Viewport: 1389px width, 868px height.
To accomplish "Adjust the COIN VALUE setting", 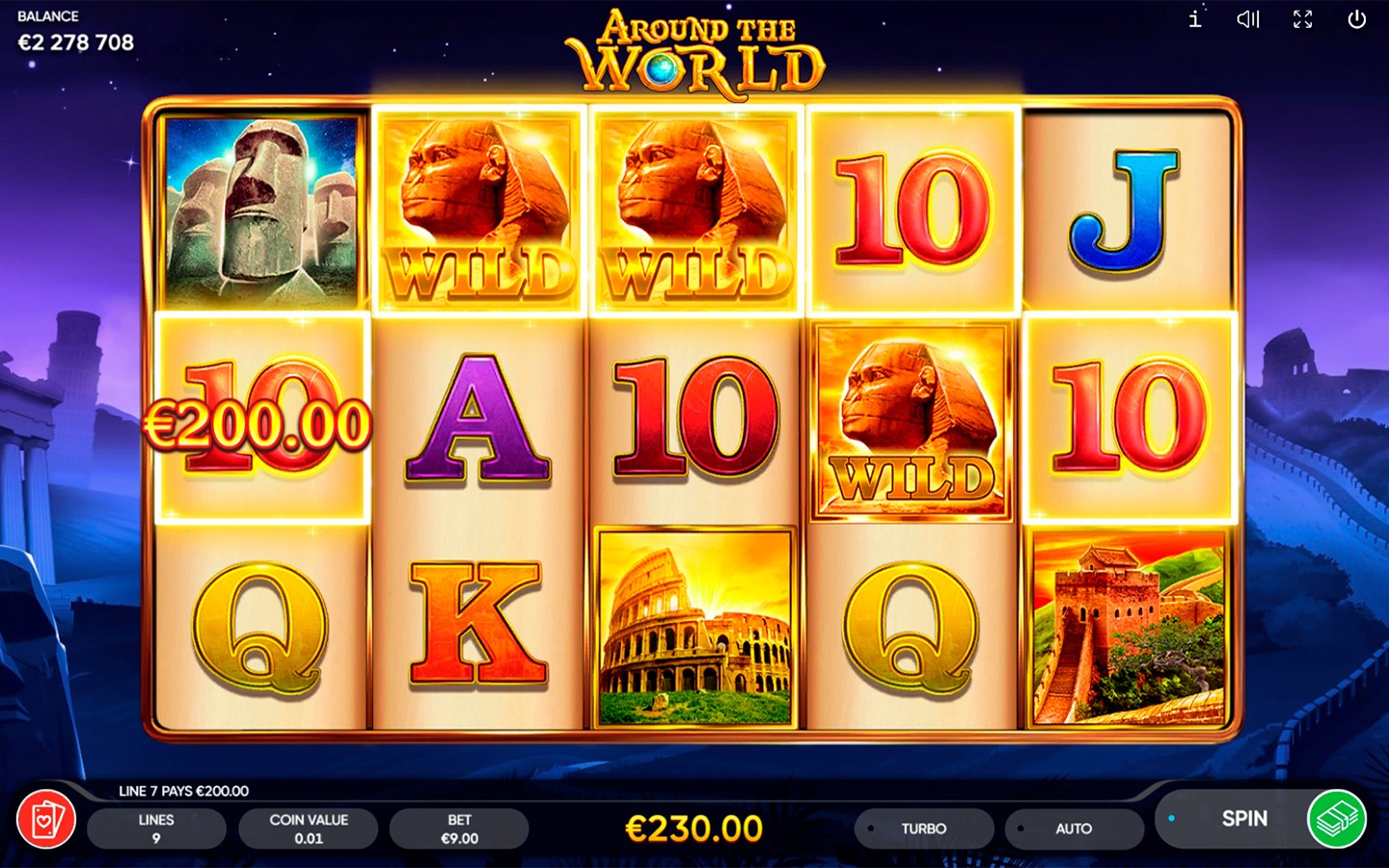I will click(309, 828).
